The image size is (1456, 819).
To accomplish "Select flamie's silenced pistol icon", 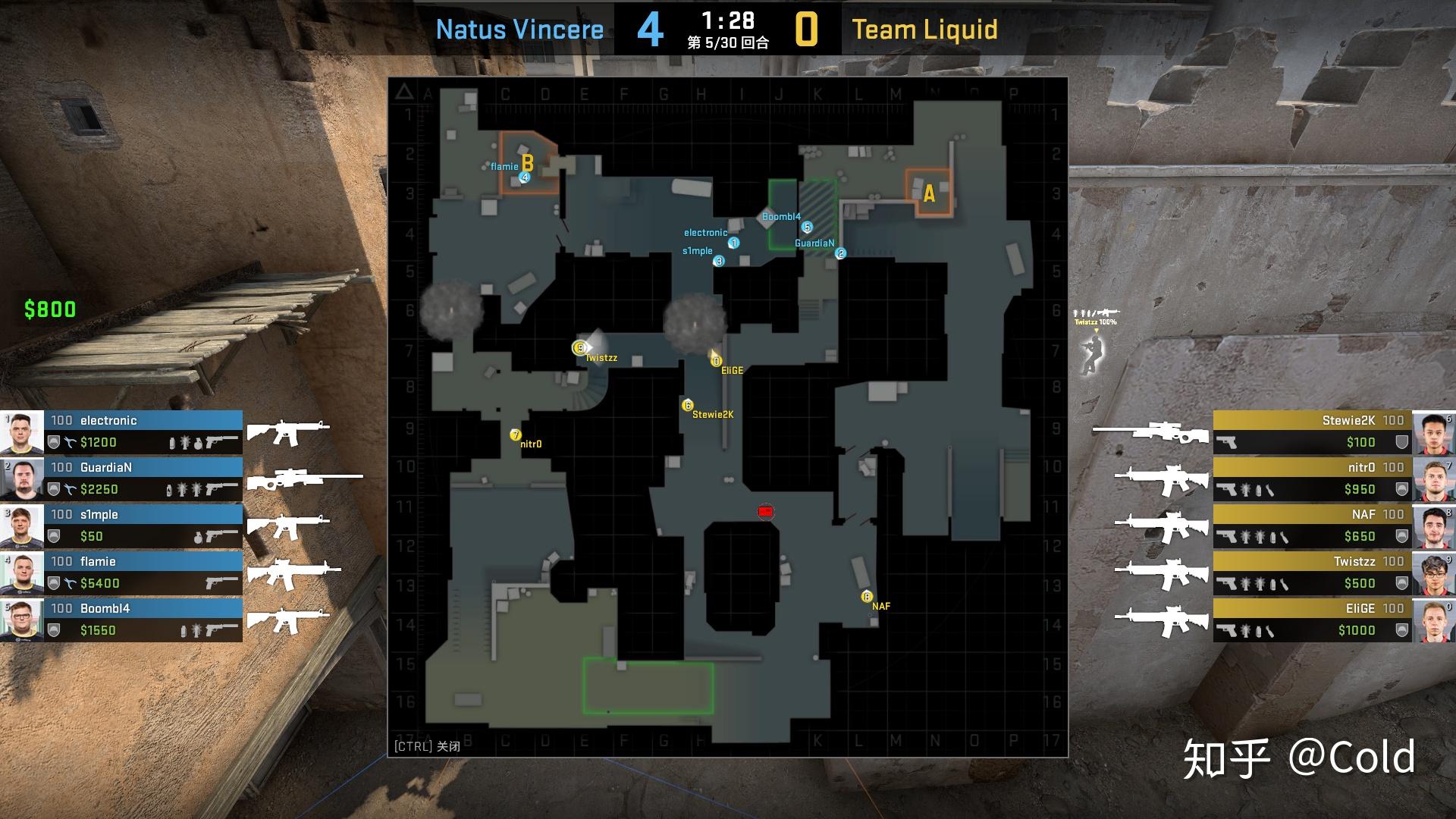I will tap(221, 584).
